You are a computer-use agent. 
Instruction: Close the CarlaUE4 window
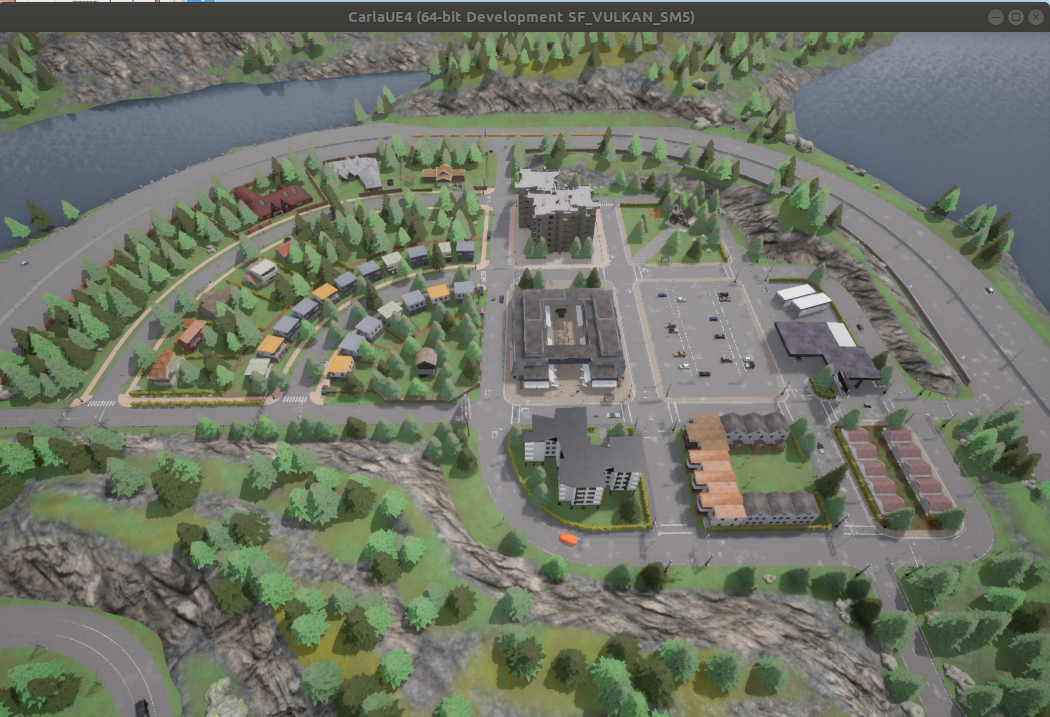pyautogui.click(x=1035, y=17)
